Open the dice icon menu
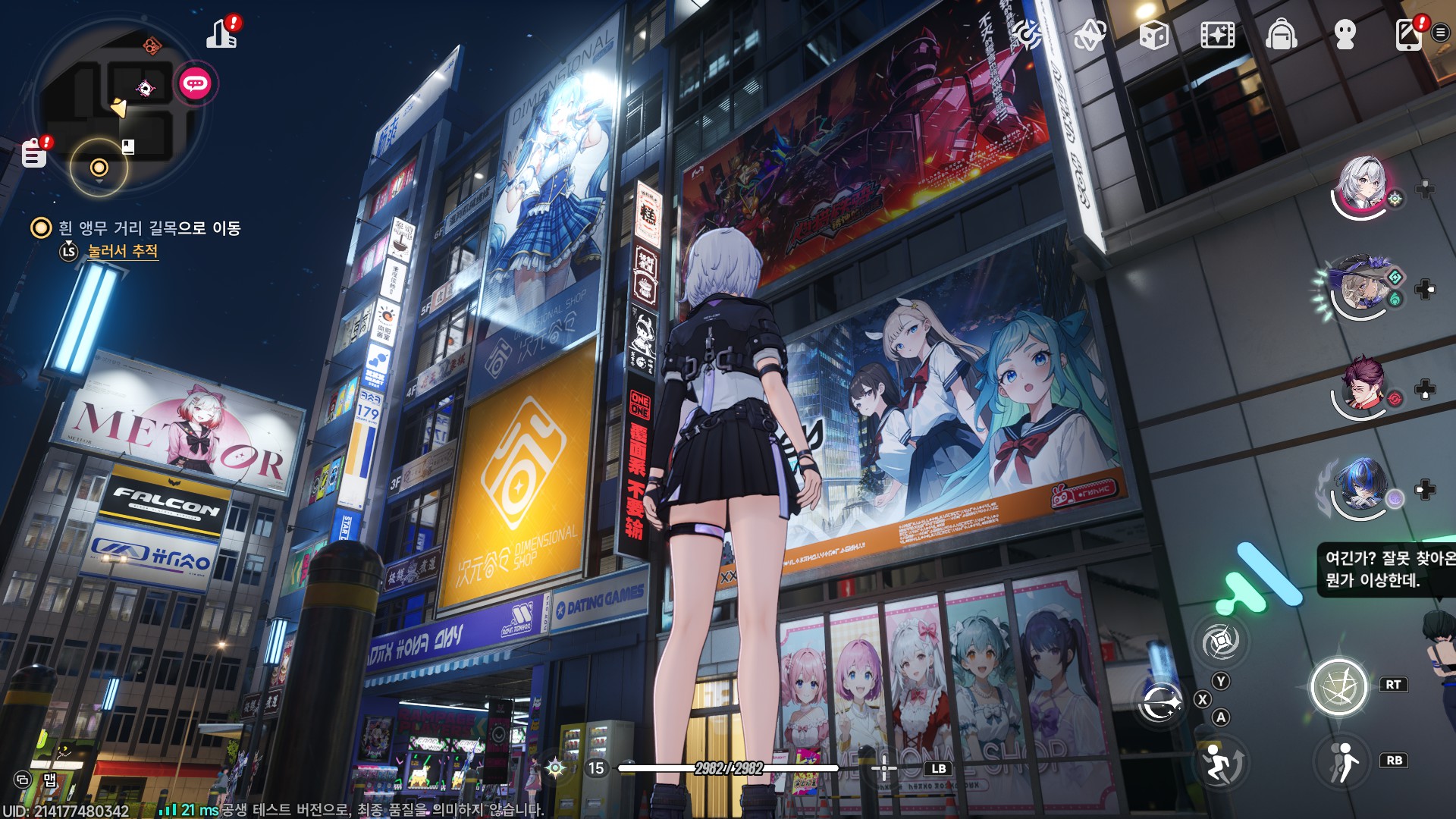 pos(1153,35)
